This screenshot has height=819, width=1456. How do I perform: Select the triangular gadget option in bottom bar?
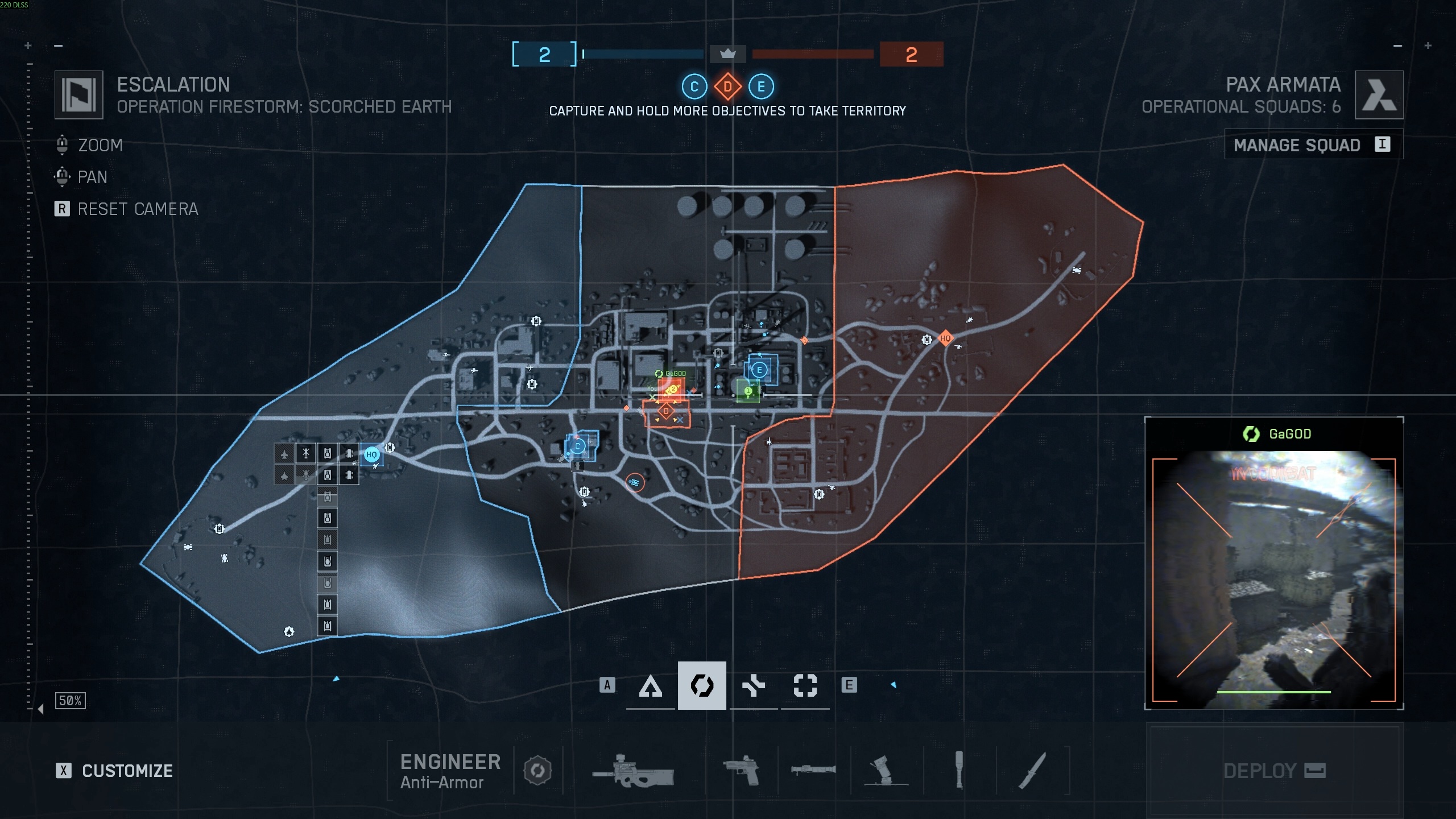point(651,685)
